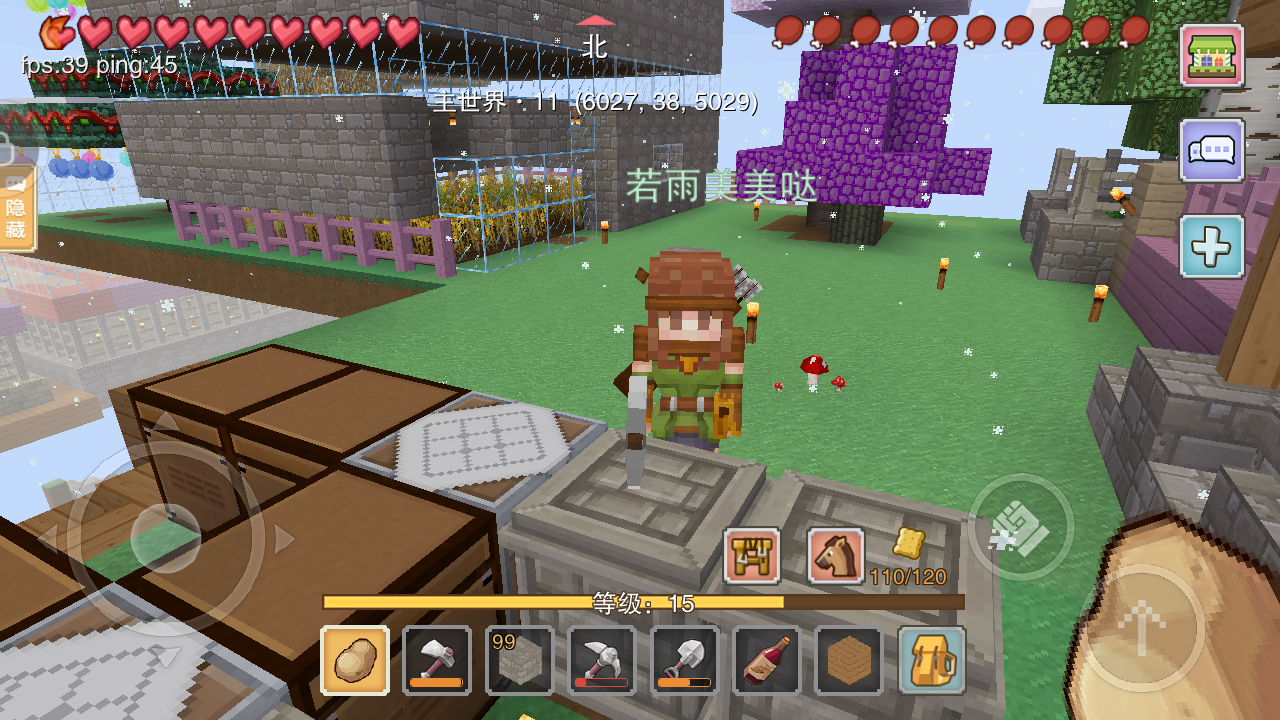
Task: Click the plus cross button
Action: click(x=1212, y=246)
